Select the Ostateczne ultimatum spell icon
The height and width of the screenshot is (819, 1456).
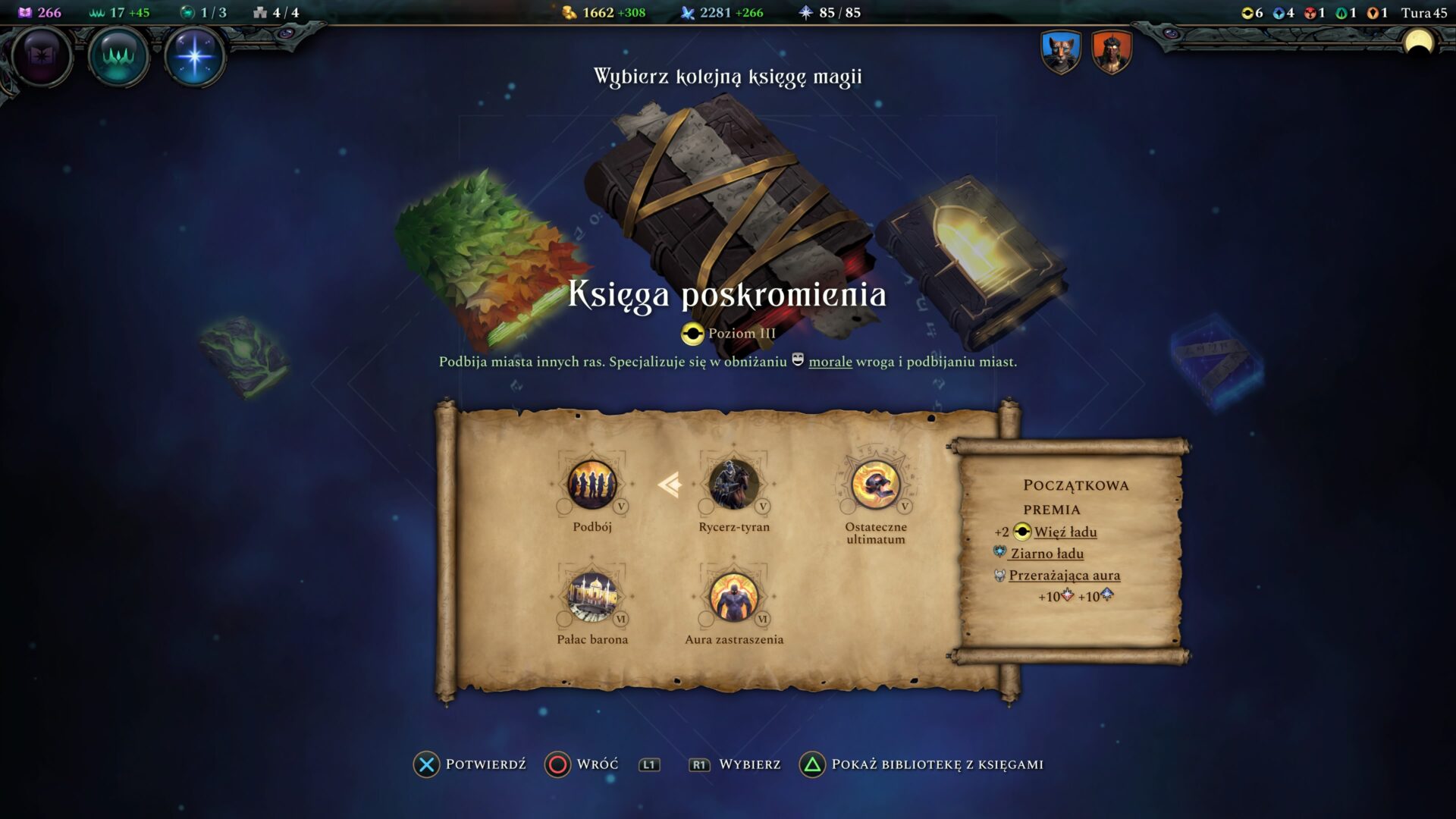875,485
